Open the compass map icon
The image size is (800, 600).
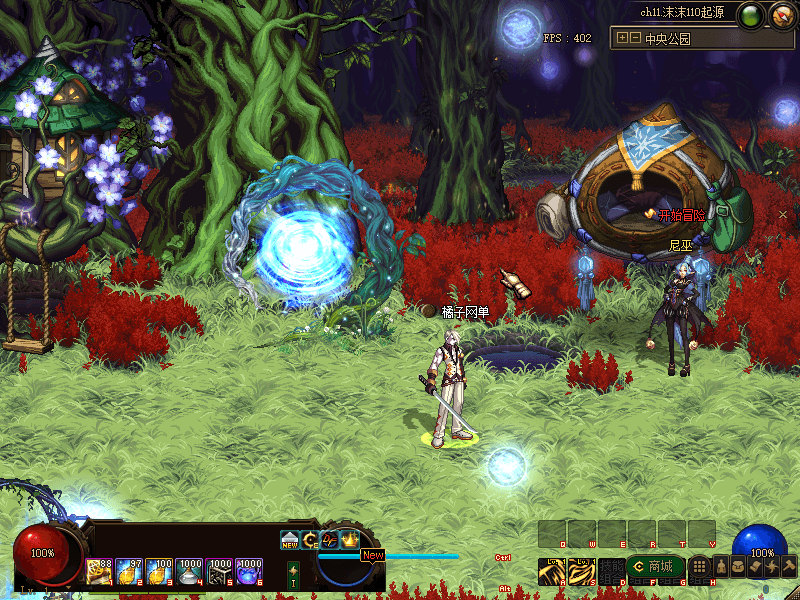pos(779,15)
